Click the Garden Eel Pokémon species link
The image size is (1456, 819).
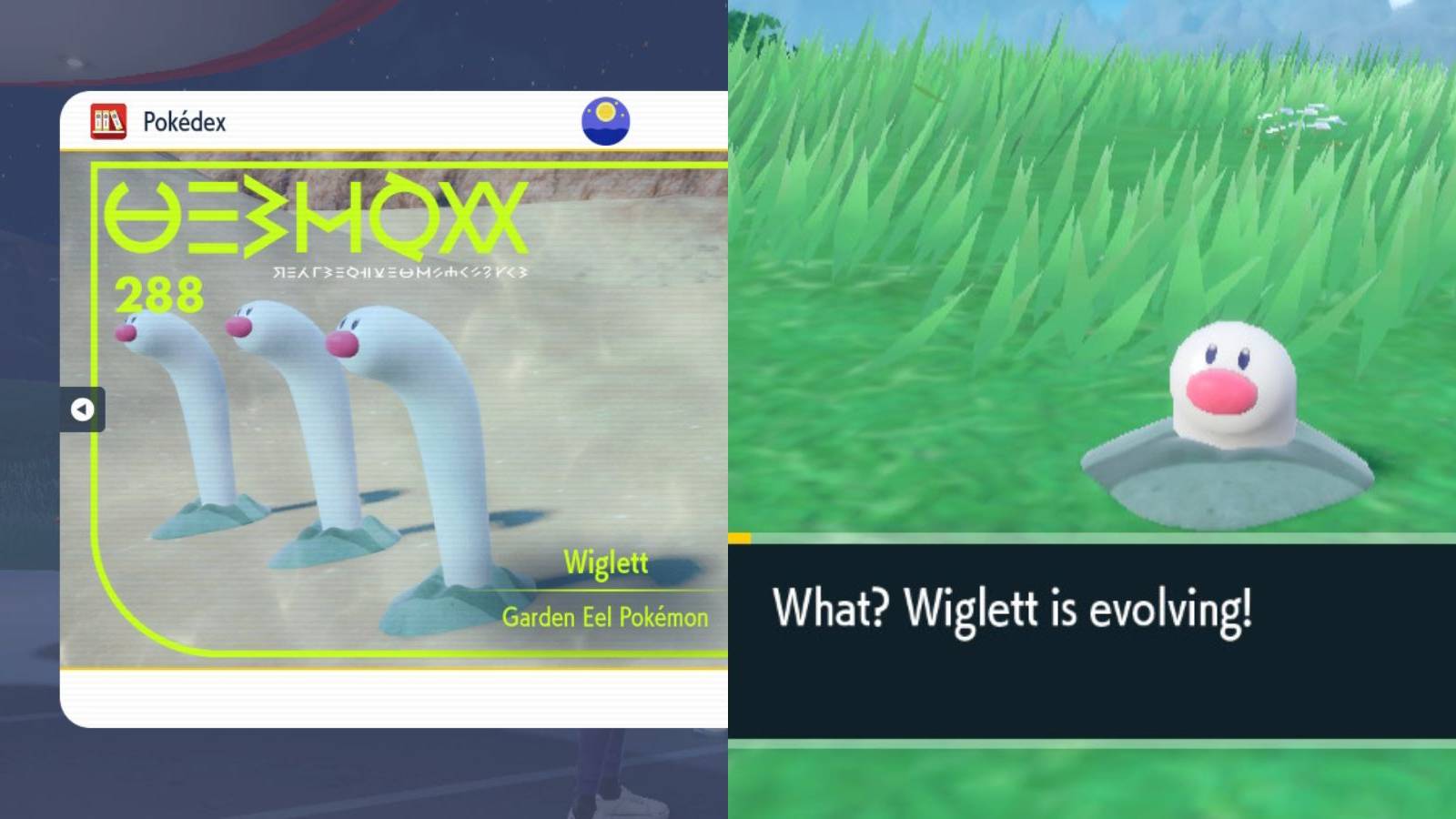[605, 616]
